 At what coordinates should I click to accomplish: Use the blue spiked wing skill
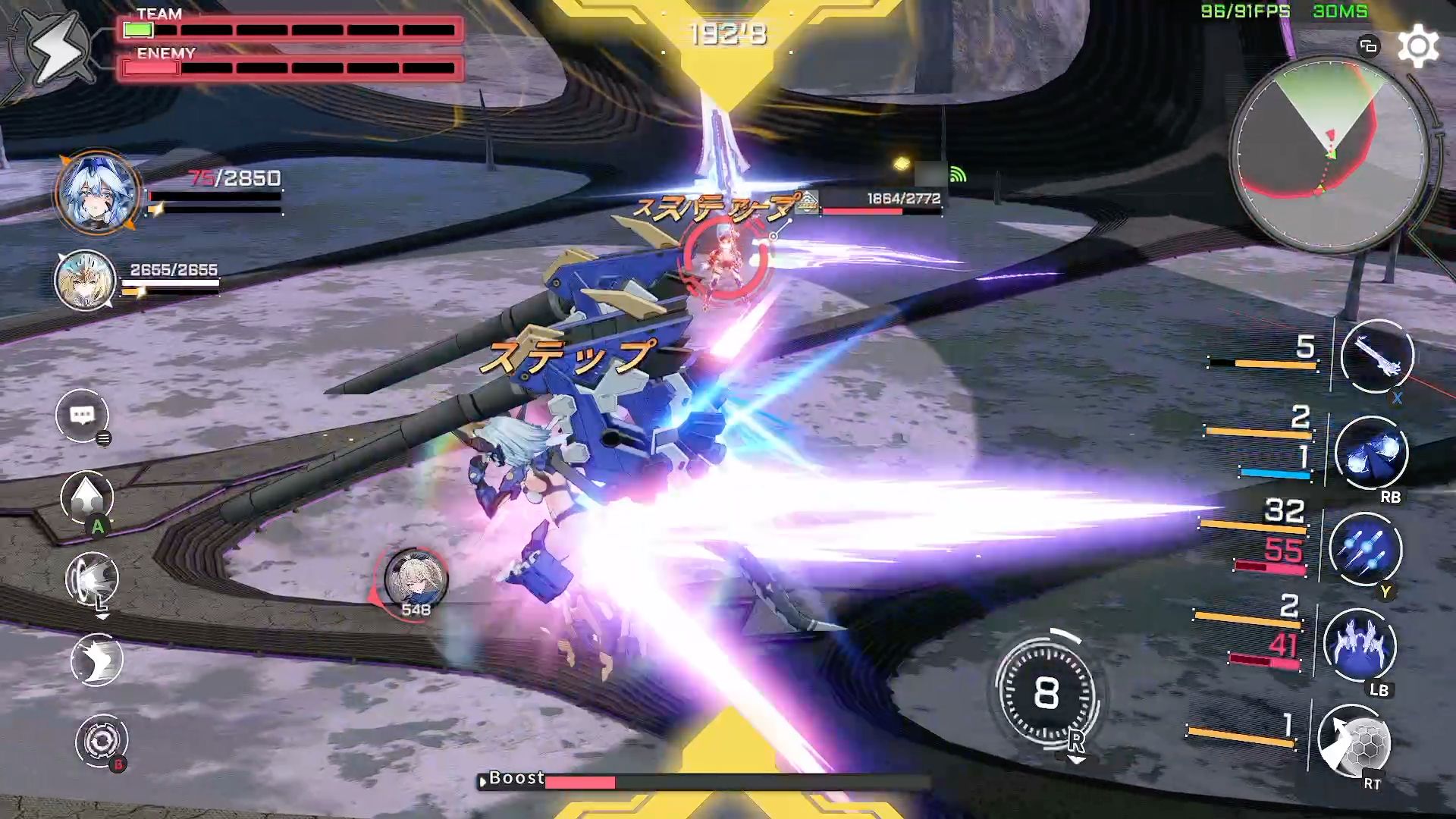tap(1359, 645)
